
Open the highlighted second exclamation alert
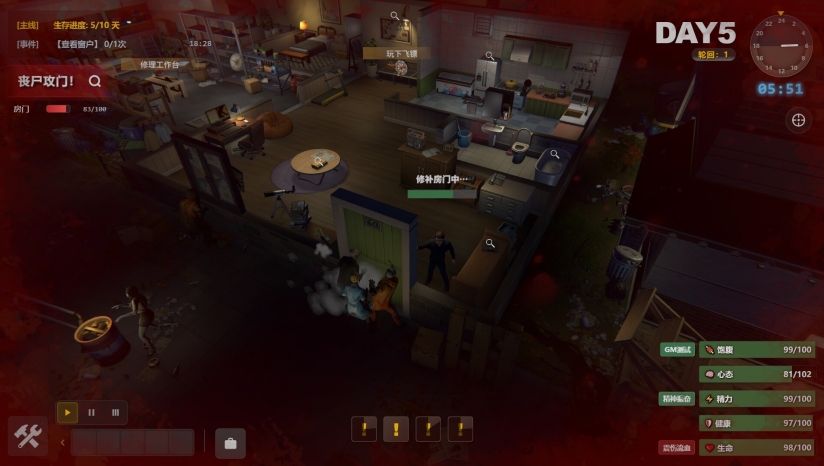tap(396, 429)
